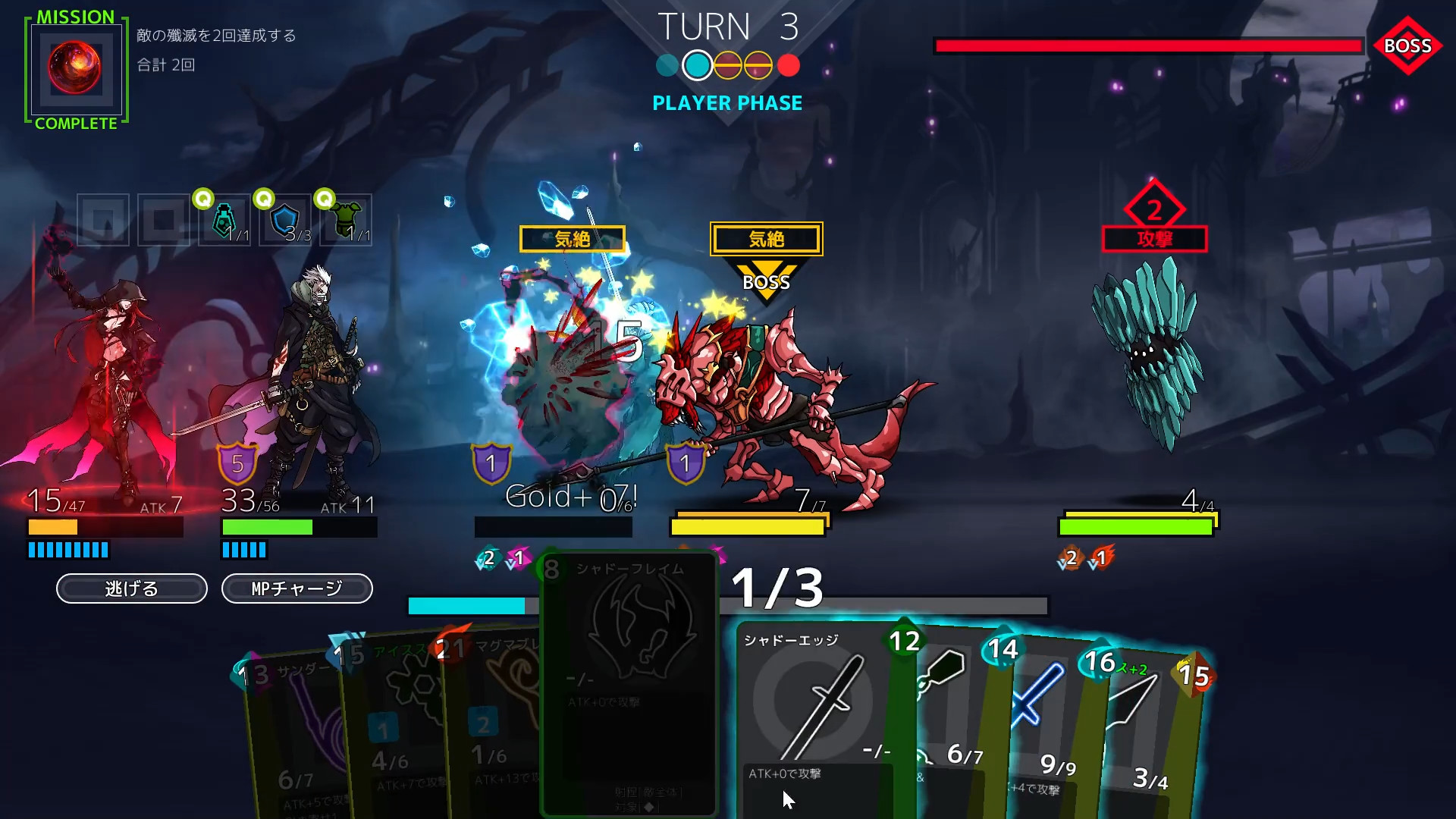Screen dimensions: 1456x819
Task: Use the green potion quick item slot
Action: (223, 220)
